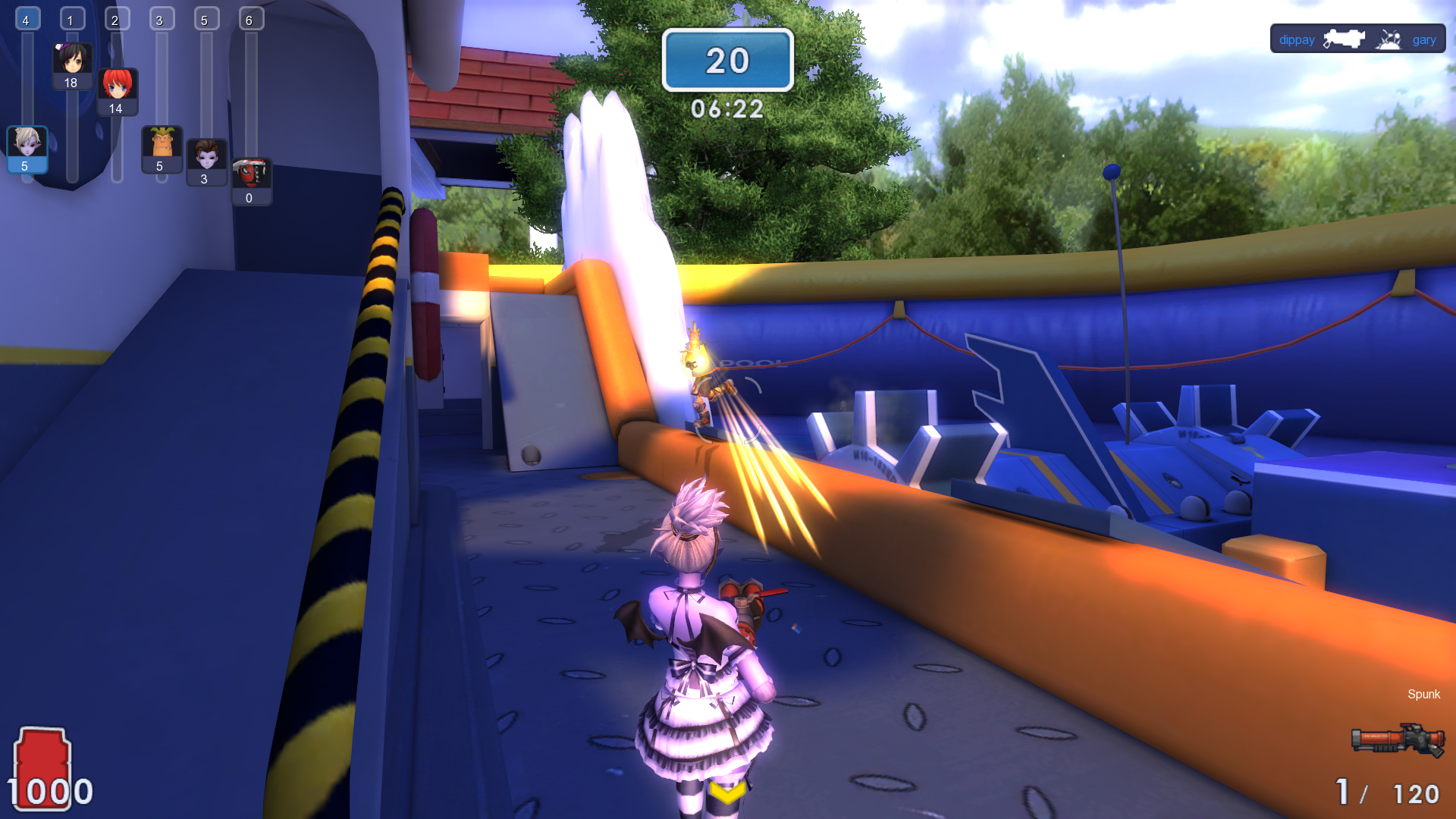Choose the orange crowned character portrait
This screenshot has width=1456, height=819.
click(x=162, y=144)
